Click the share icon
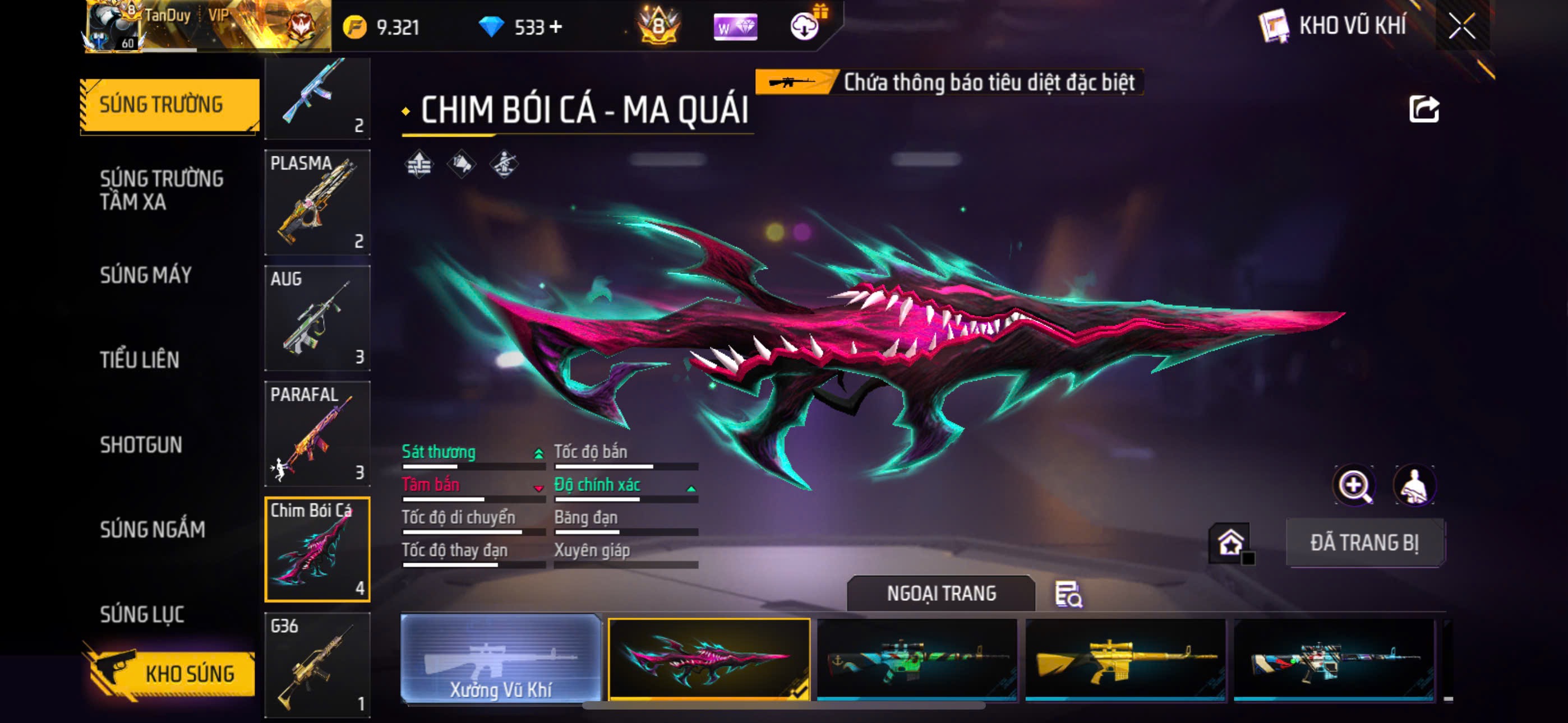Image resolution: width=1568 pixels, height=723 pixels. [1424, 109]
